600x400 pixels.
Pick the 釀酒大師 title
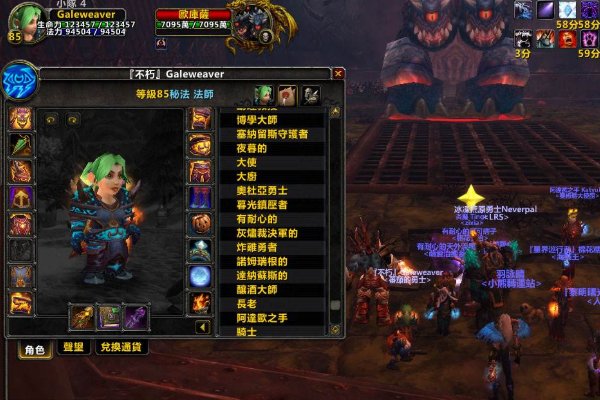click(x=257, y=290)
